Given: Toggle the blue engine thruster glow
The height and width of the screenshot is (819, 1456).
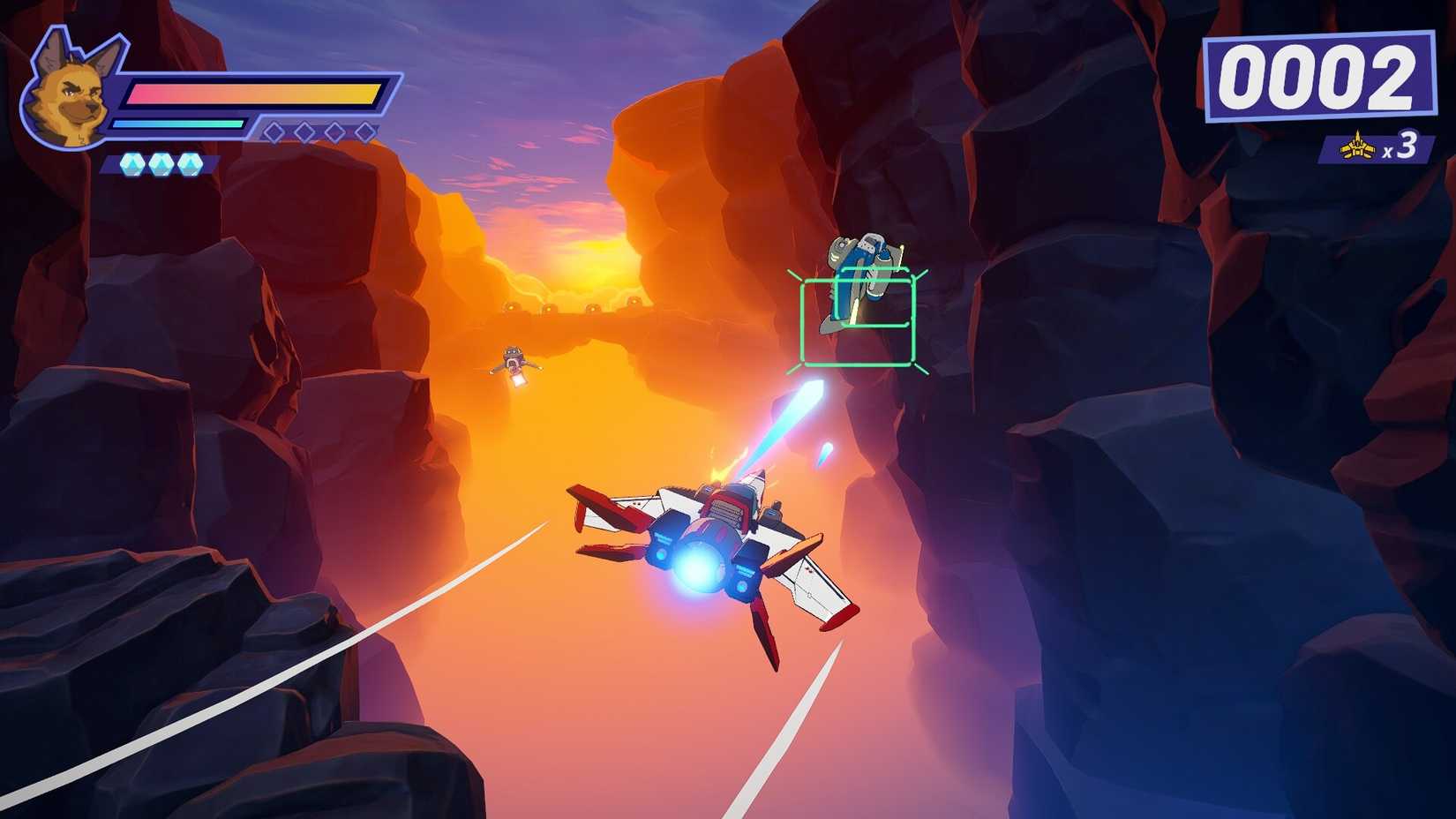Looking at the screenshot, I should pos(697,565).
